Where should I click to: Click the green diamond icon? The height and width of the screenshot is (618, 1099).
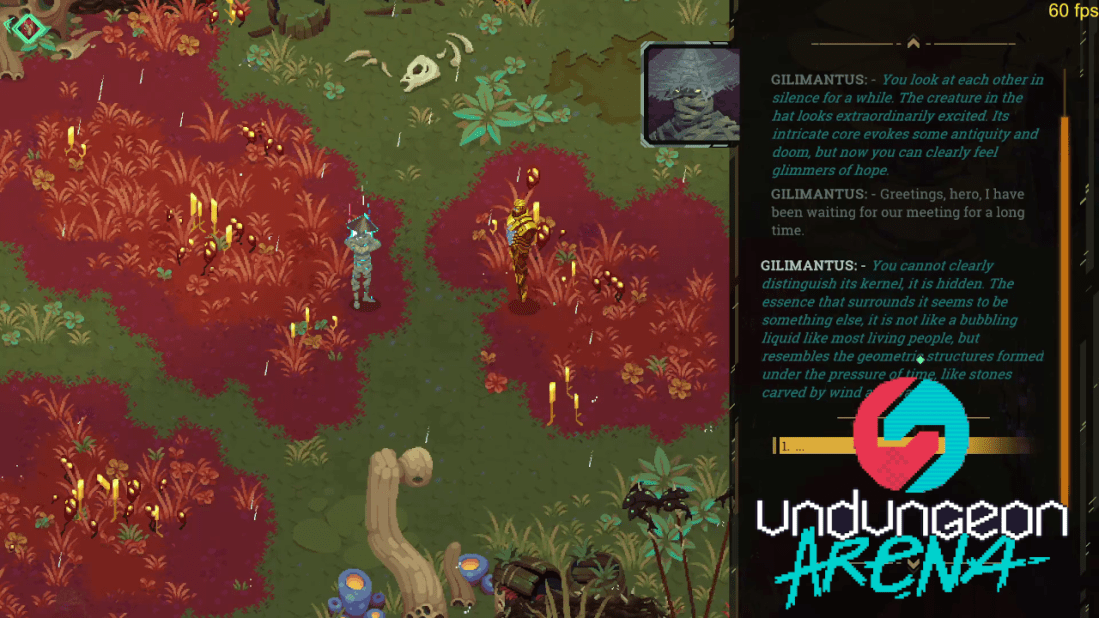(x=29, y=29)
